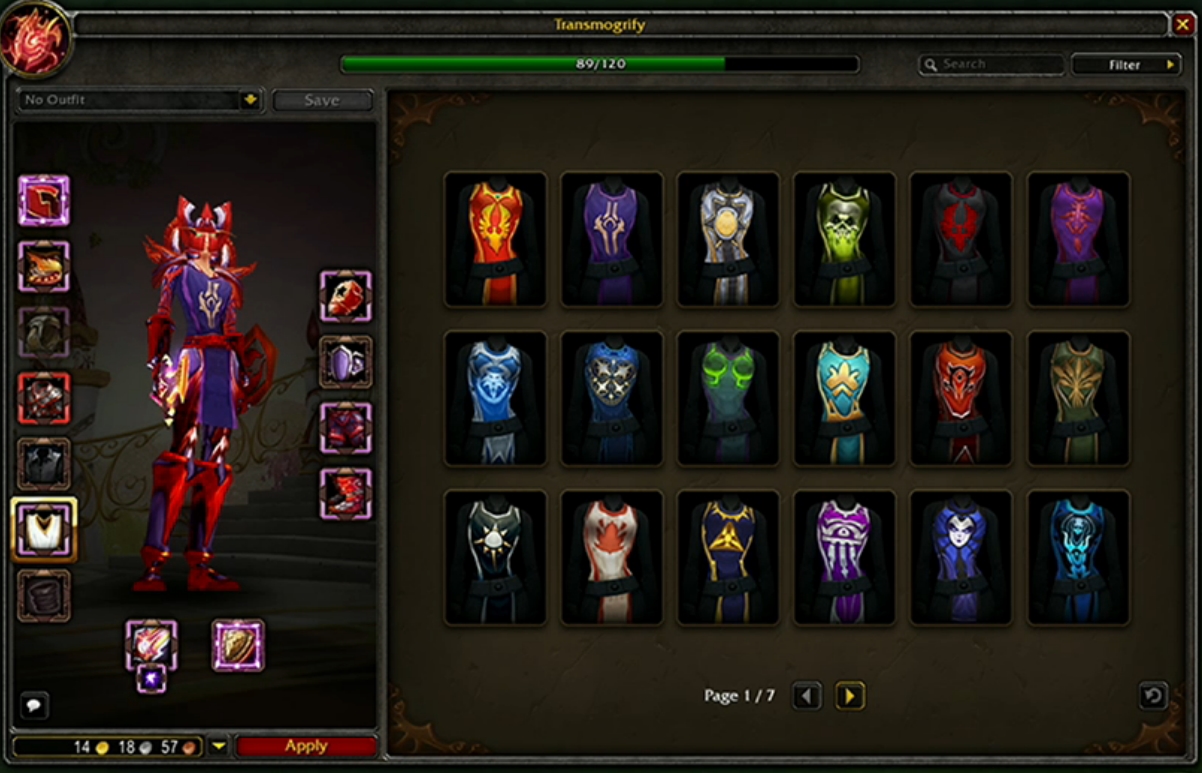Select the white tabard equipment slot
The height and width of the screenshot is (773, 1202).
43,529
